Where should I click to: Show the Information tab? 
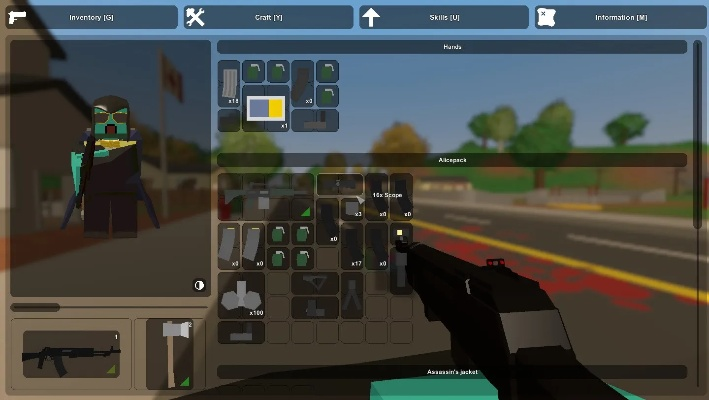(x=621, y=17)
